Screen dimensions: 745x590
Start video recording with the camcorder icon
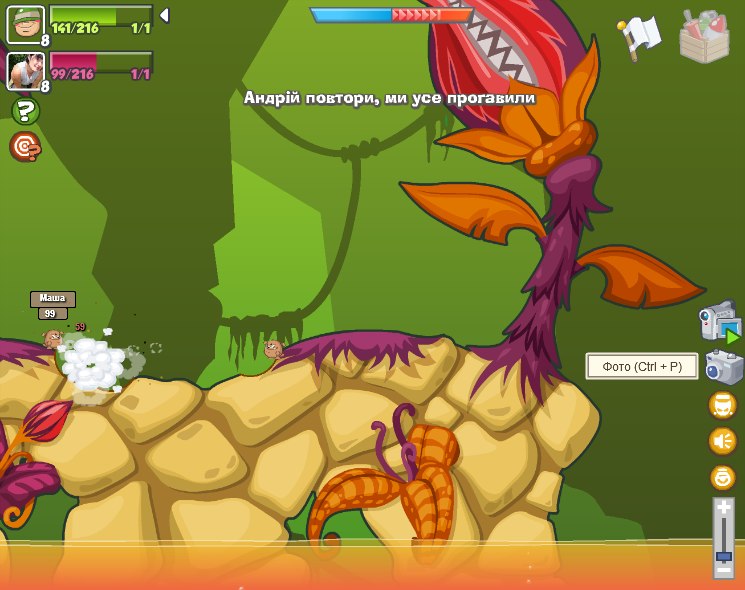point(719,321)
